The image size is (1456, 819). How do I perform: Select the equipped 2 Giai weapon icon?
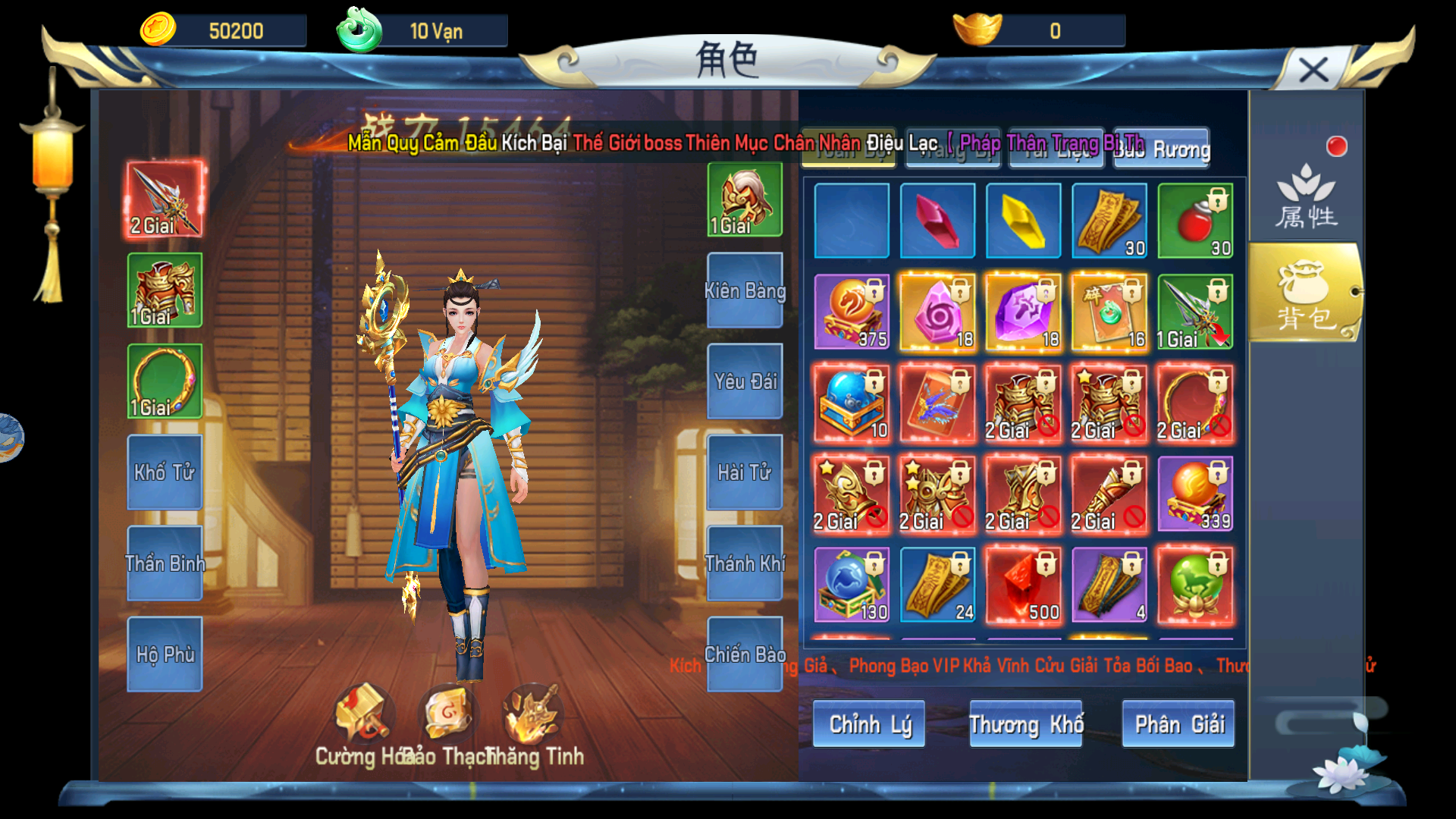tap(164, 199)
